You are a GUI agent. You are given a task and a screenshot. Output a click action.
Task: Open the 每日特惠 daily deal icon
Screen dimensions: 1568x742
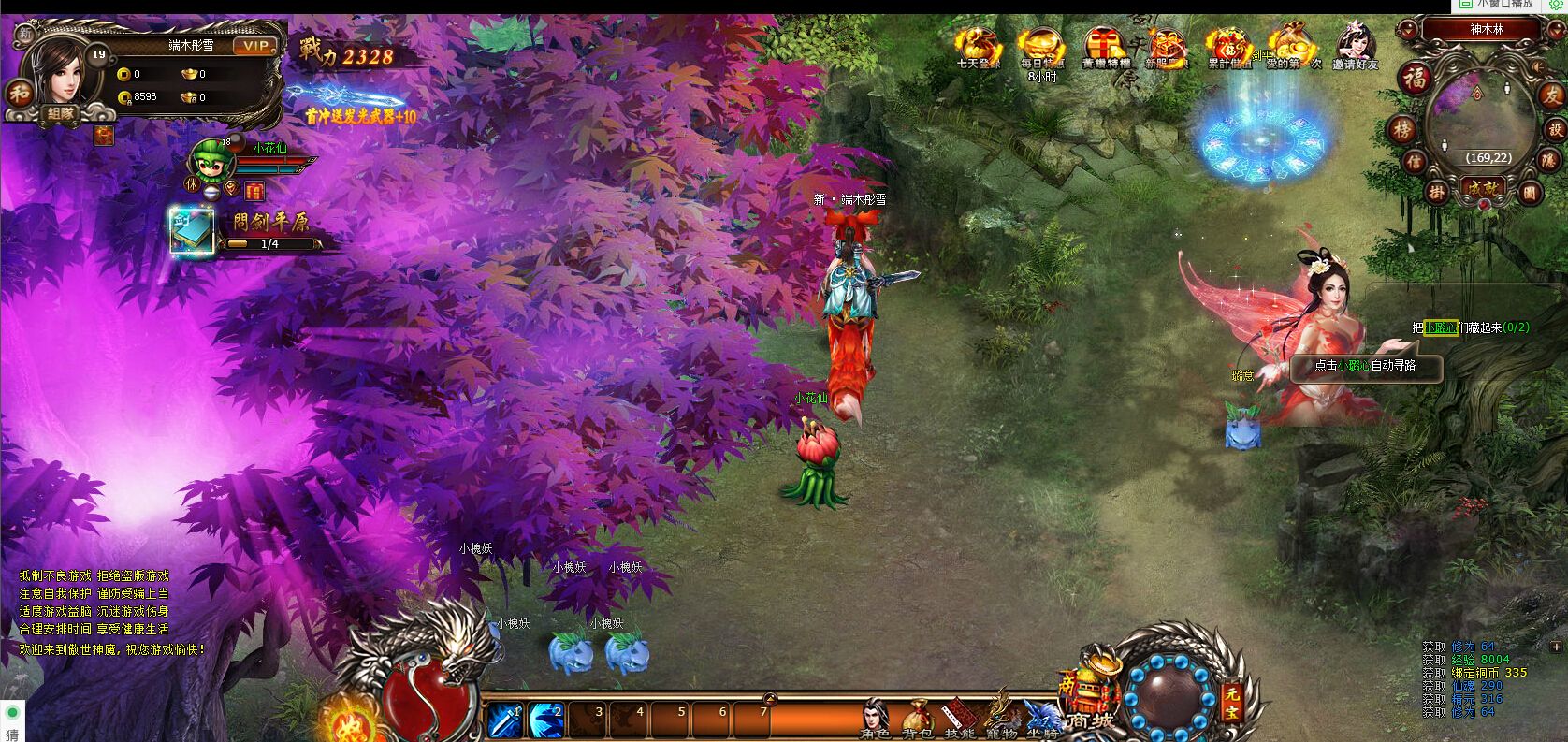click(1041, 46)
